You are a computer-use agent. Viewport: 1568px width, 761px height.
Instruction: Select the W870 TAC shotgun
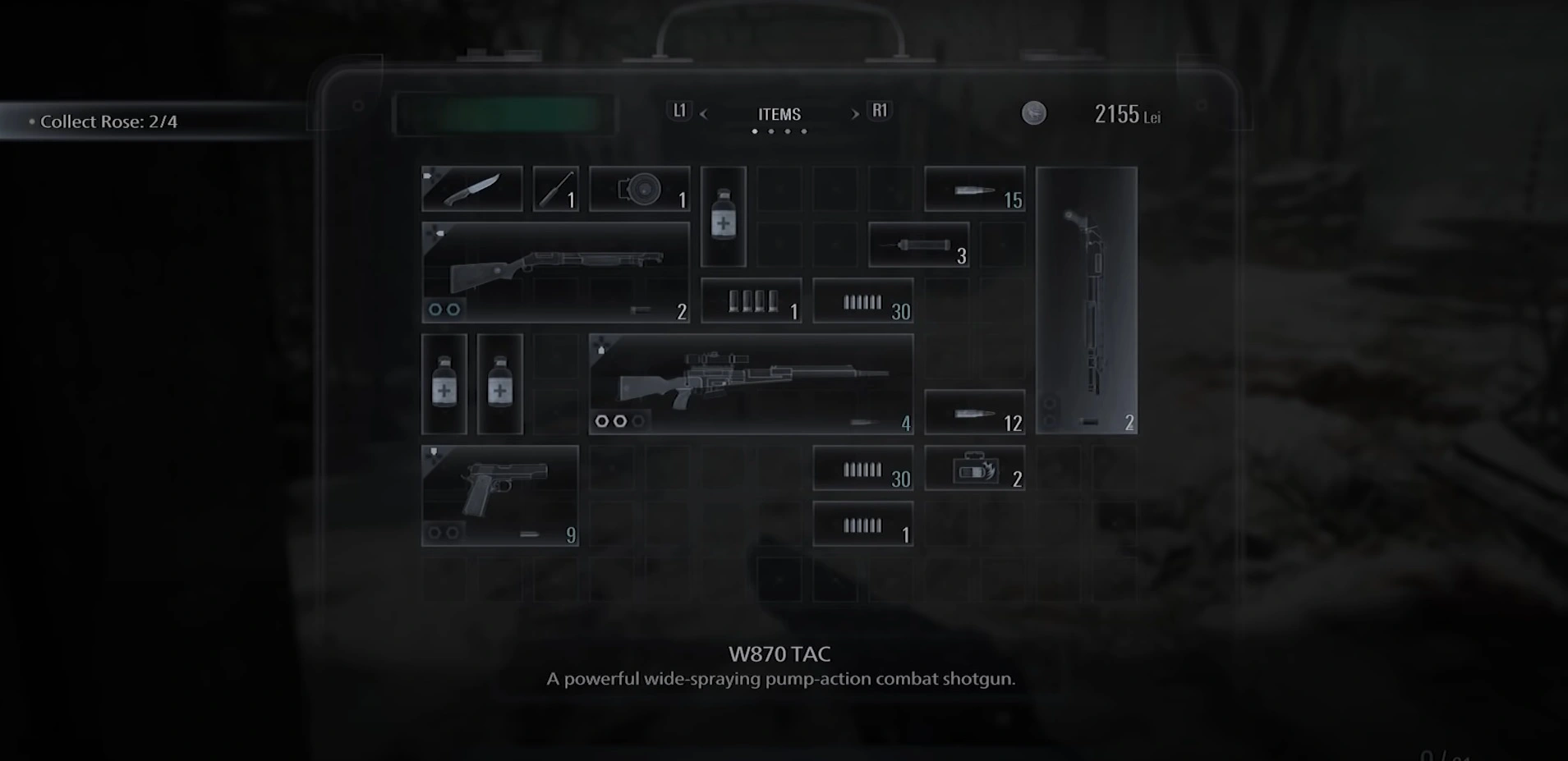point(555,272)
